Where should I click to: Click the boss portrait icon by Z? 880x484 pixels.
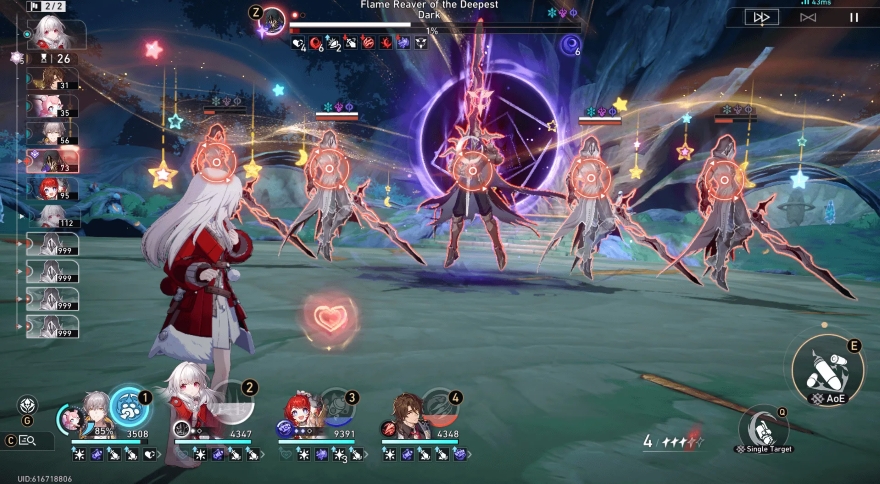[x=272, y=20]
